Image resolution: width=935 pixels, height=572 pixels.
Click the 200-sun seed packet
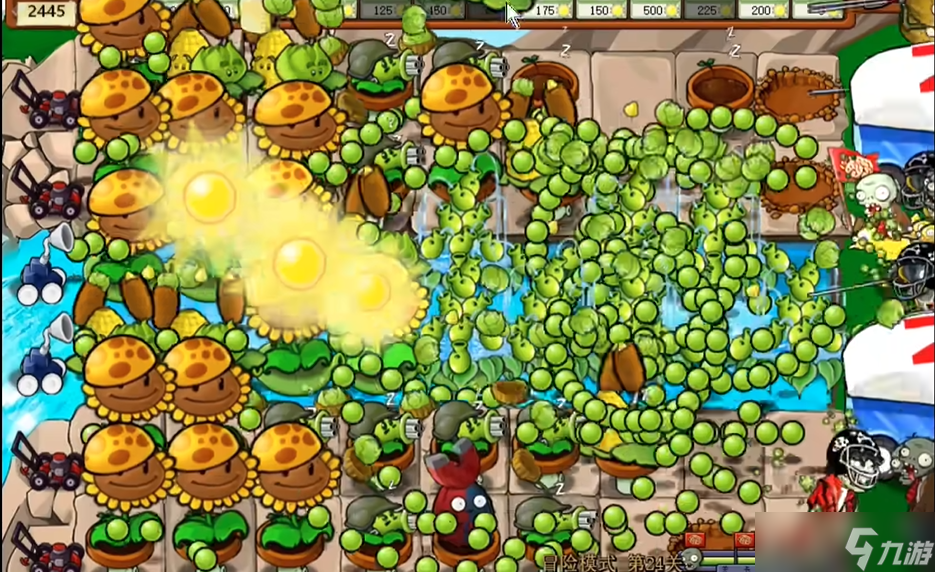pyautogui.click(x=767, y=10)
